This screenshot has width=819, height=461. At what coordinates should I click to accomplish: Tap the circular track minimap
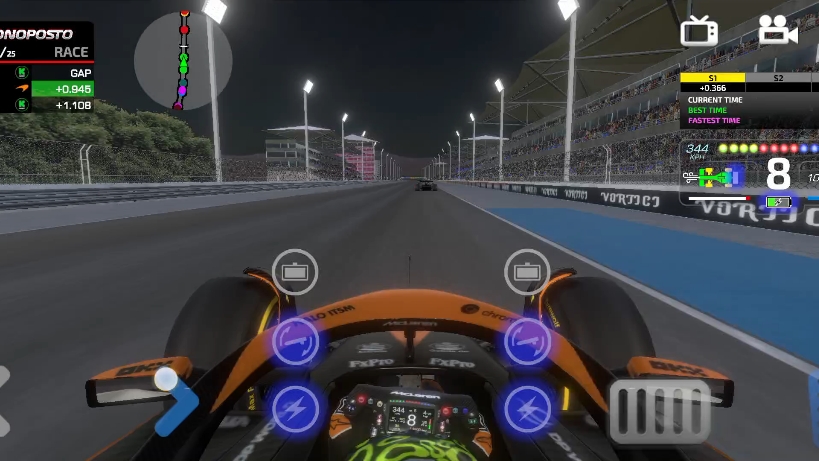(183, 60)
